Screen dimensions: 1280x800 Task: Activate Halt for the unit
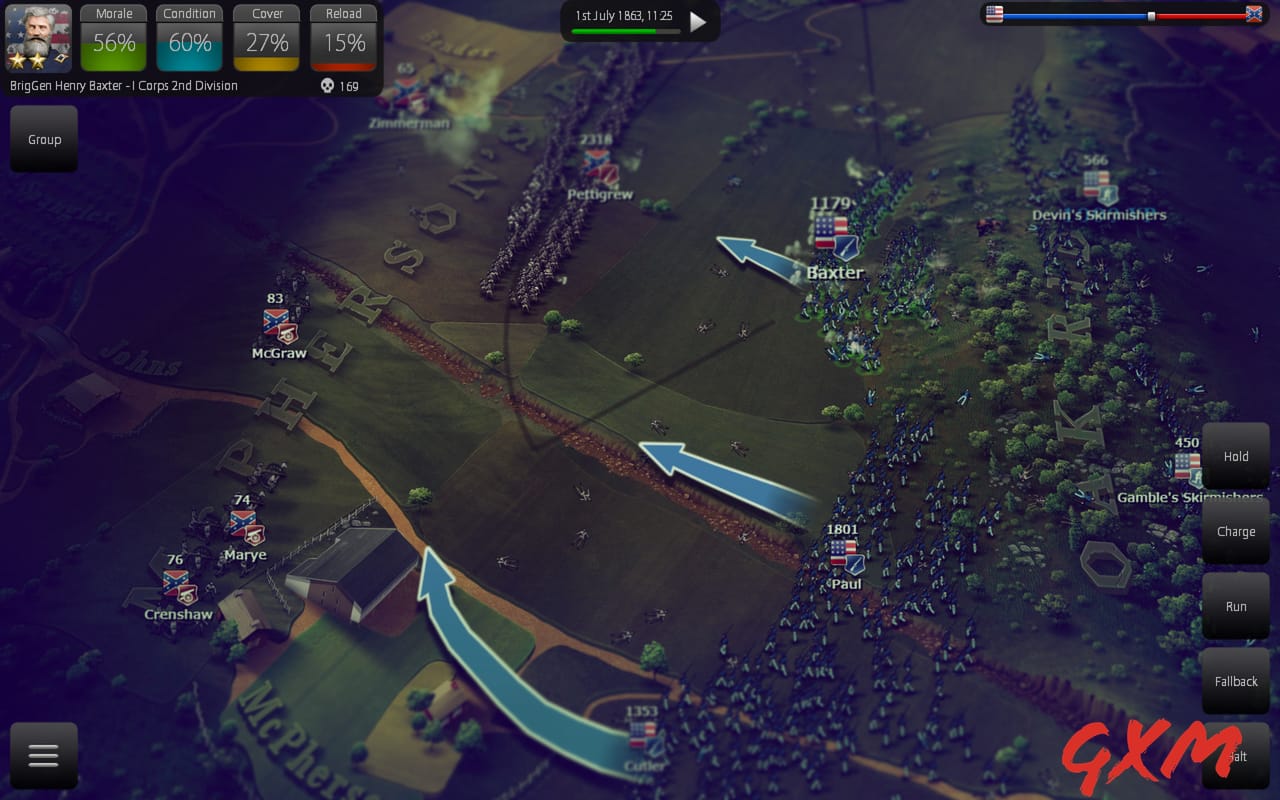click(1235, 756)
